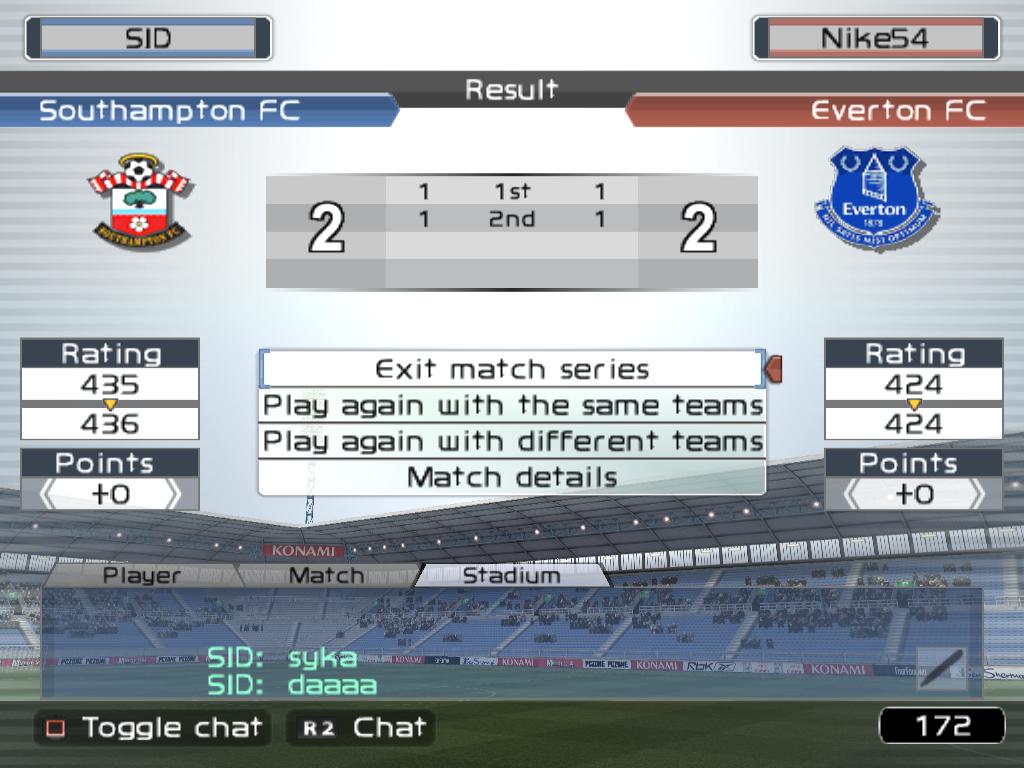
Task: Switch to the Stadium chat tab
Action: click(x=511, y=576)
